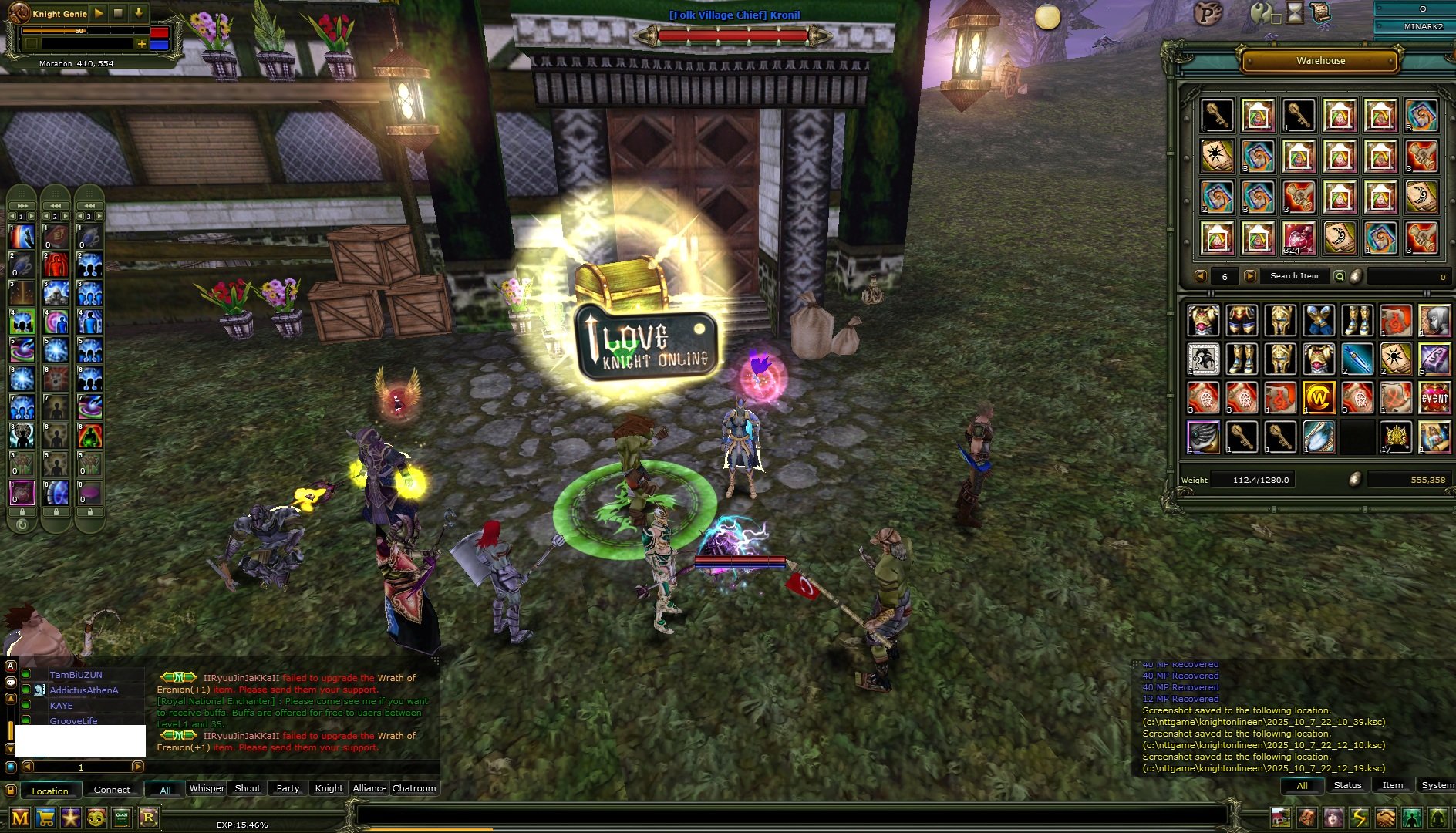Start Knight Genie with the play button
The height and width of the screenshot is (833, 1456).
pos(99,13)
